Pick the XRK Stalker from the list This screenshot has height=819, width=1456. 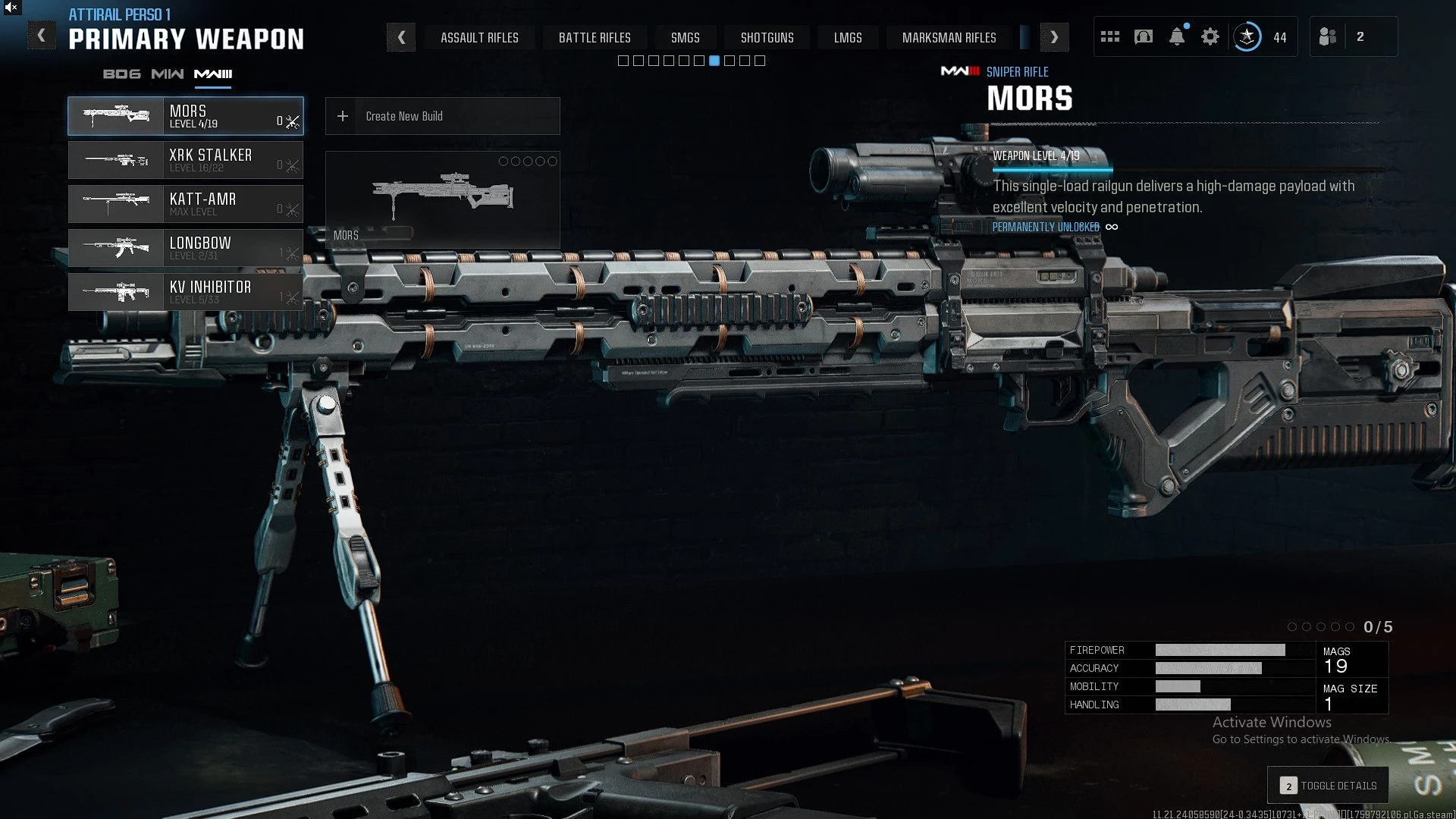click(186, 160)
